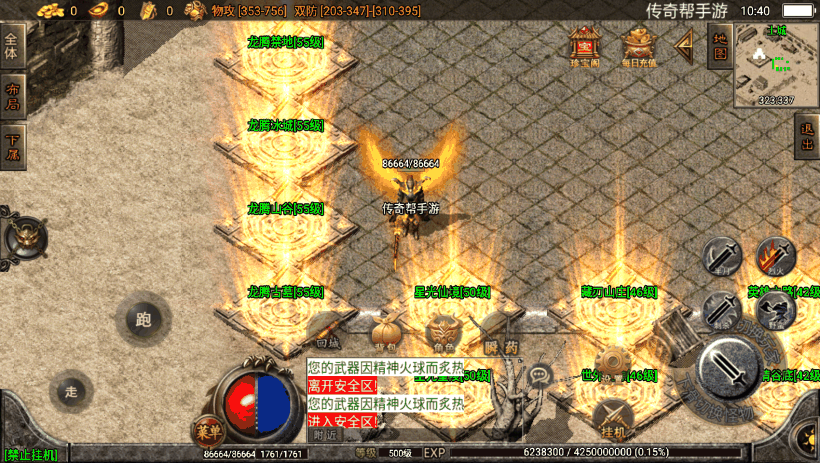Open the 地图 map button
The width and height of the screenshot is (820, 463).
719,46
